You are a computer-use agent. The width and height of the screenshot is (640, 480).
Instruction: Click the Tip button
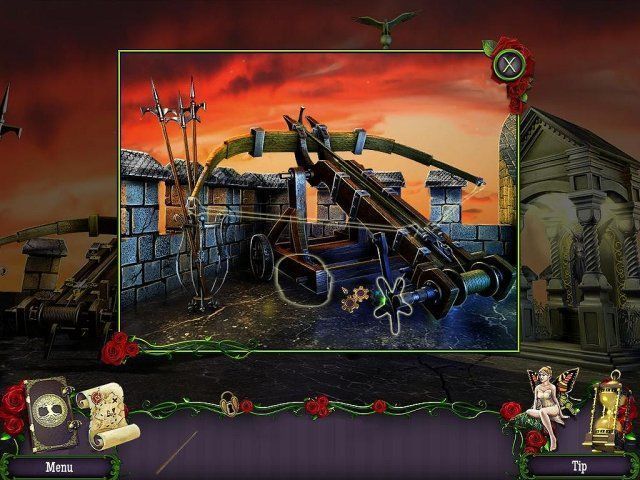[577, 466]
